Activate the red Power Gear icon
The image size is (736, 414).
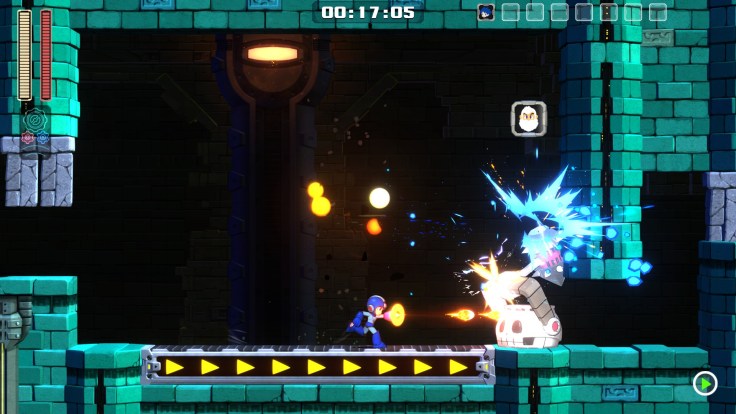27,138
